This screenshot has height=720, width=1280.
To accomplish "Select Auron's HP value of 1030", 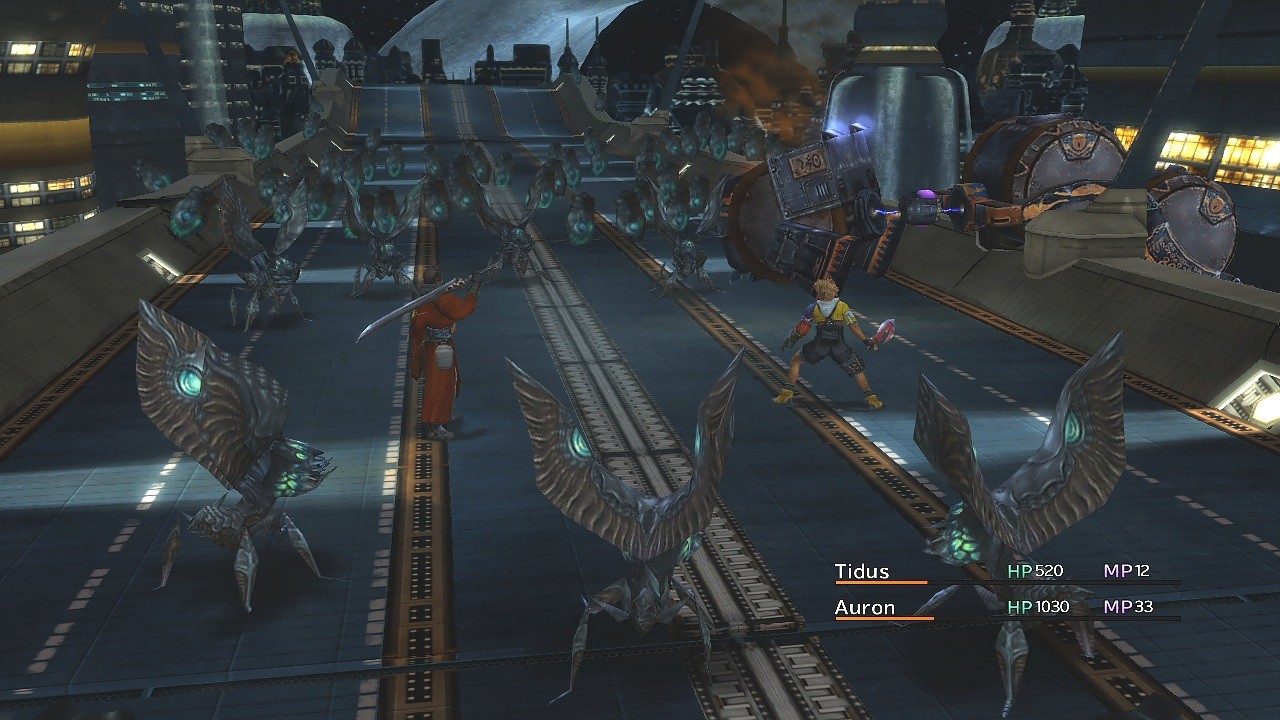I will 1050,605.
